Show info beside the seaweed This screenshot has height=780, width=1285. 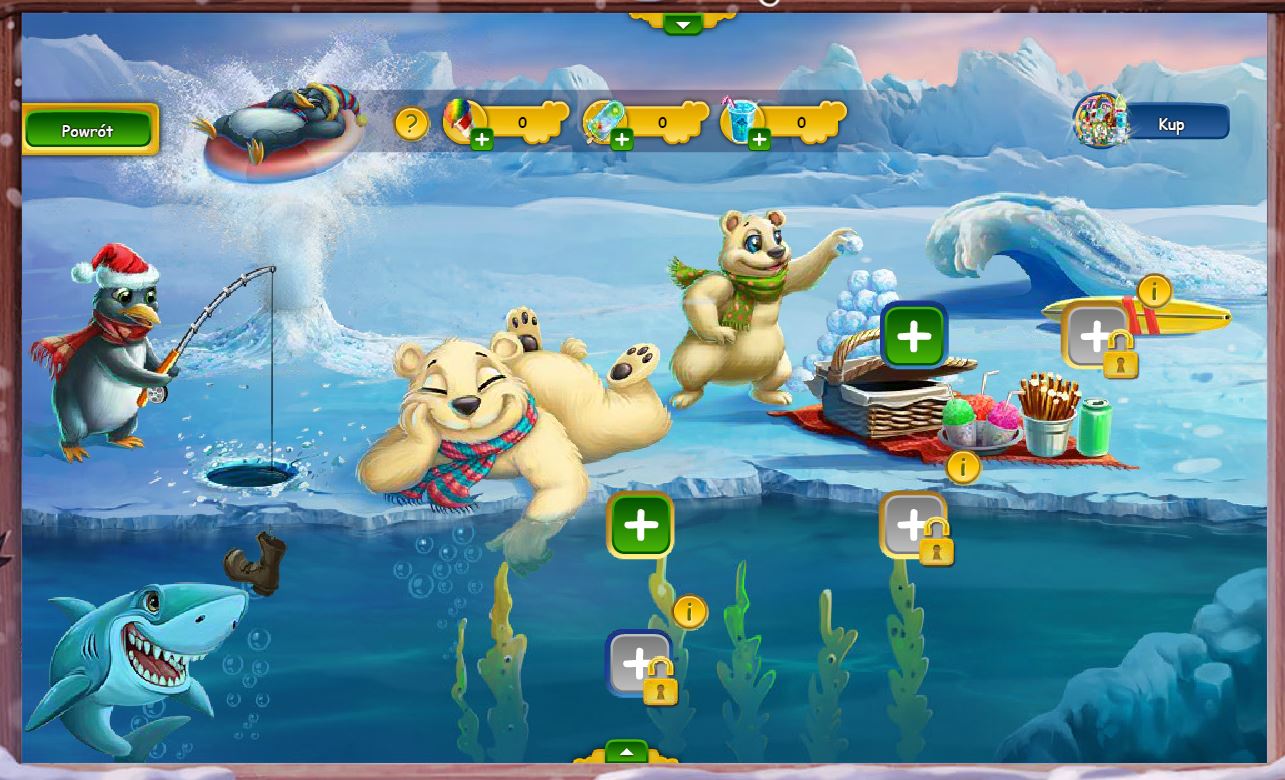690,611
